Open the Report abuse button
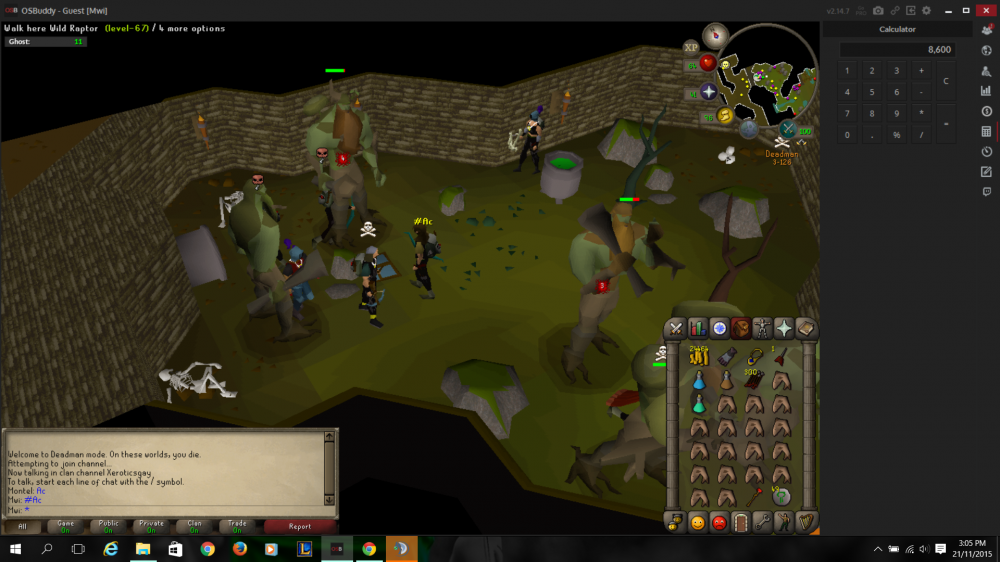Image resolution: width=1000 pixels, height=562 pixels. coord(300,526)
